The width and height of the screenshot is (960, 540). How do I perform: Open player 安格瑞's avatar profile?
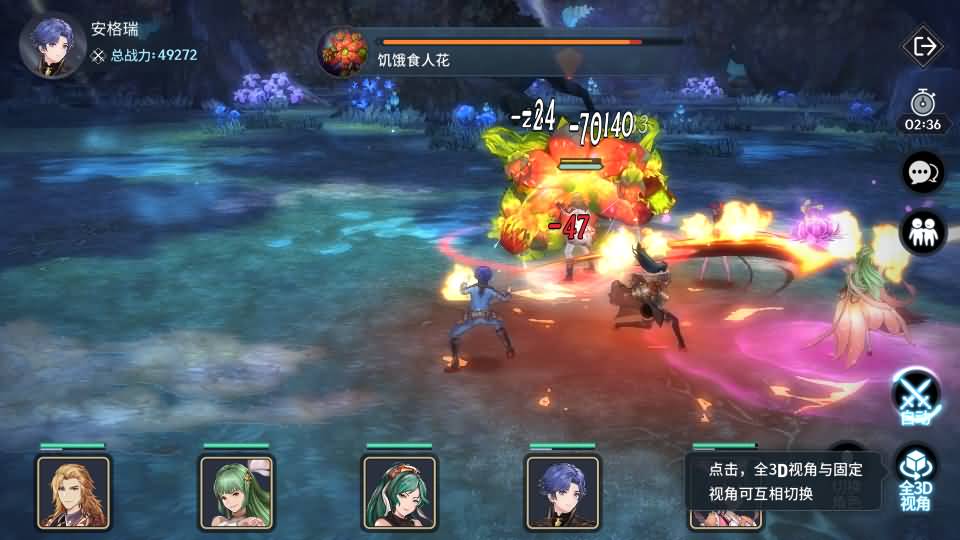52,45
